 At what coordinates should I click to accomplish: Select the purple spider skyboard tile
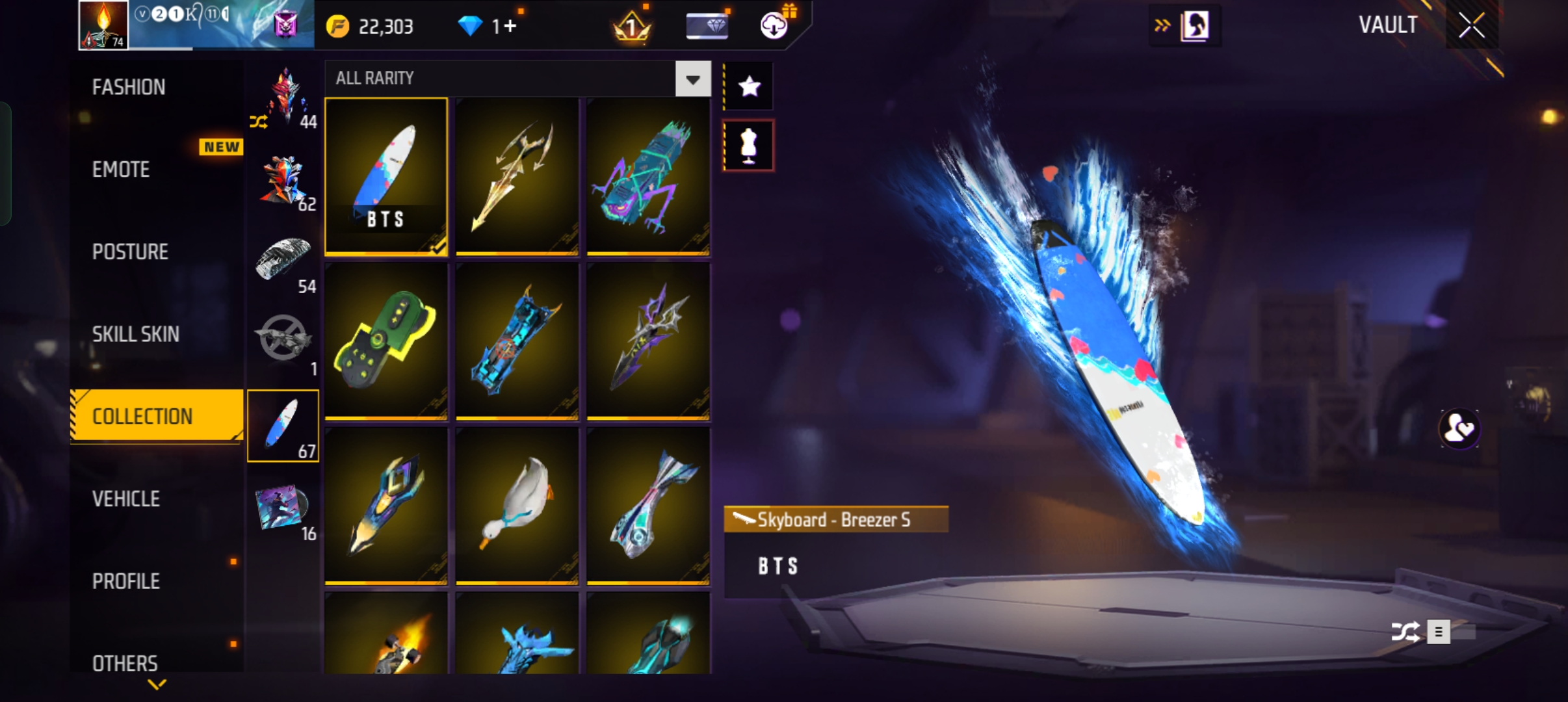(648, 177)
